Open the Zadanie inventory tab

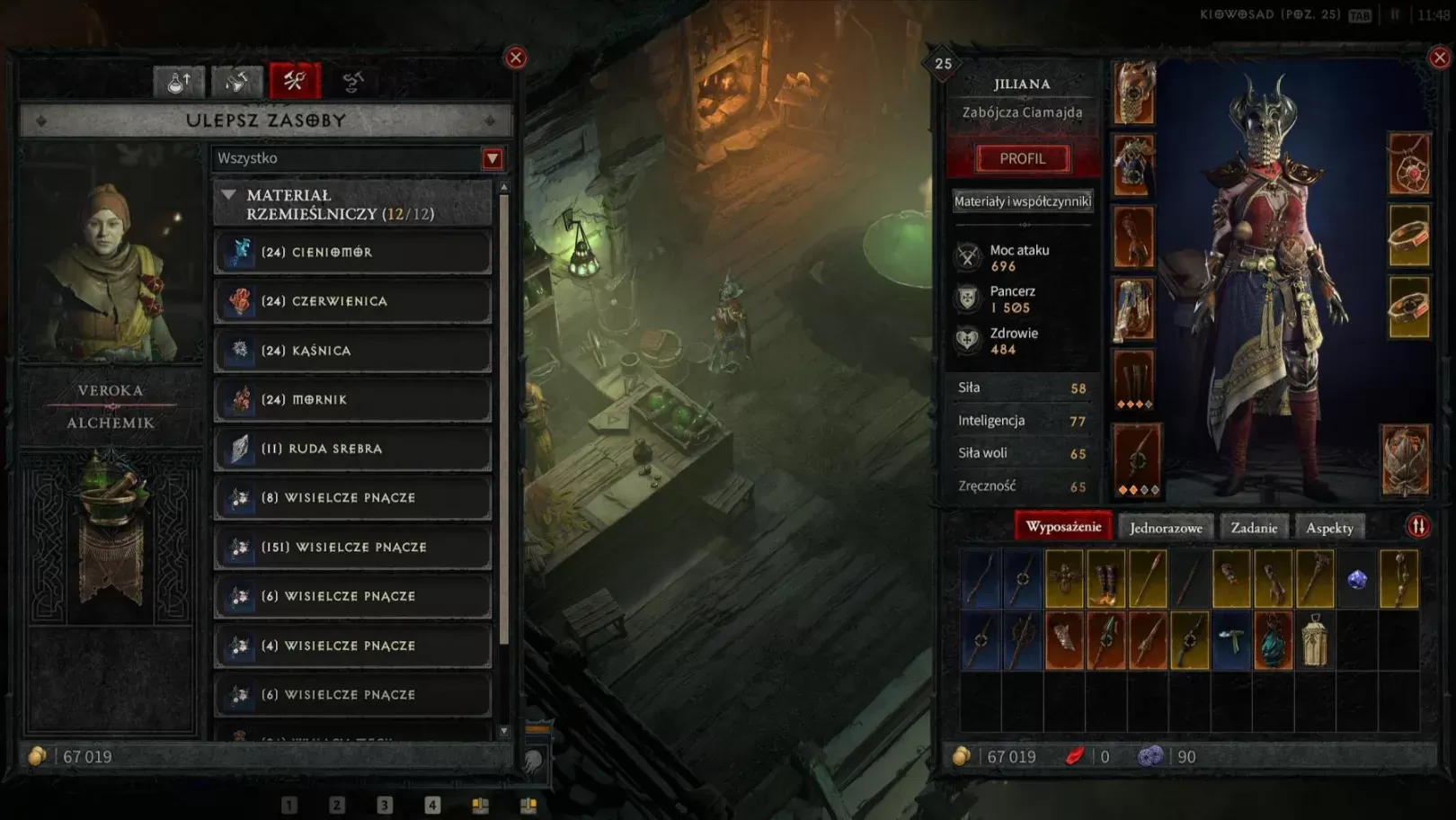[x=1254, y=528]
